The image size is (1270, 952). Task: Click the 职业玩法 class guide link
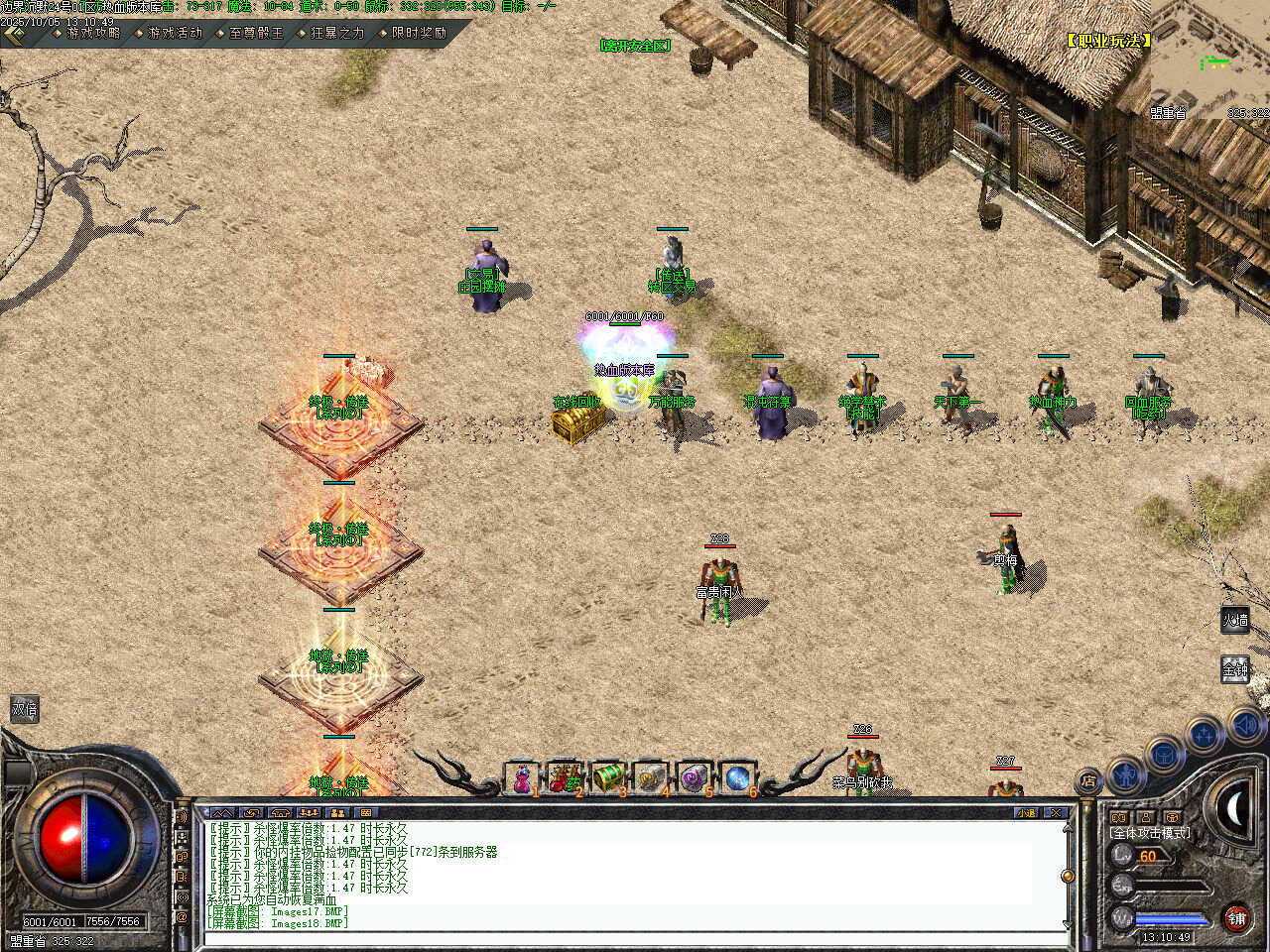pyautogui.click(x=1109, y=41)
